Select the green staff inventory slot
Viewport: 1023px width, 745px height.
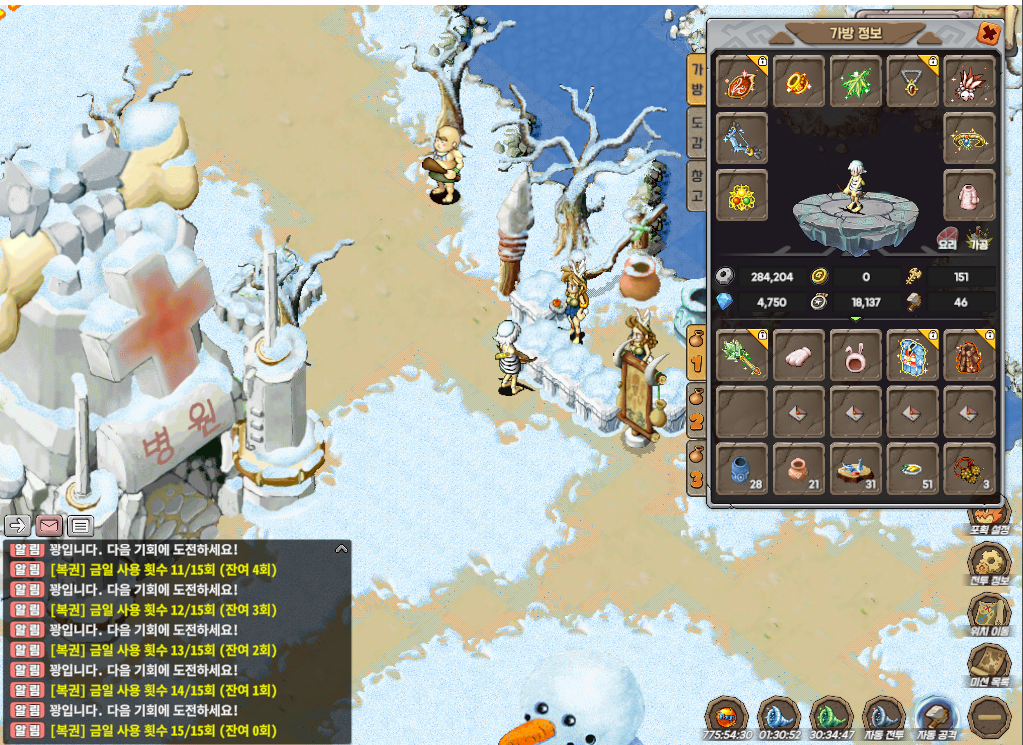[741, 355]
